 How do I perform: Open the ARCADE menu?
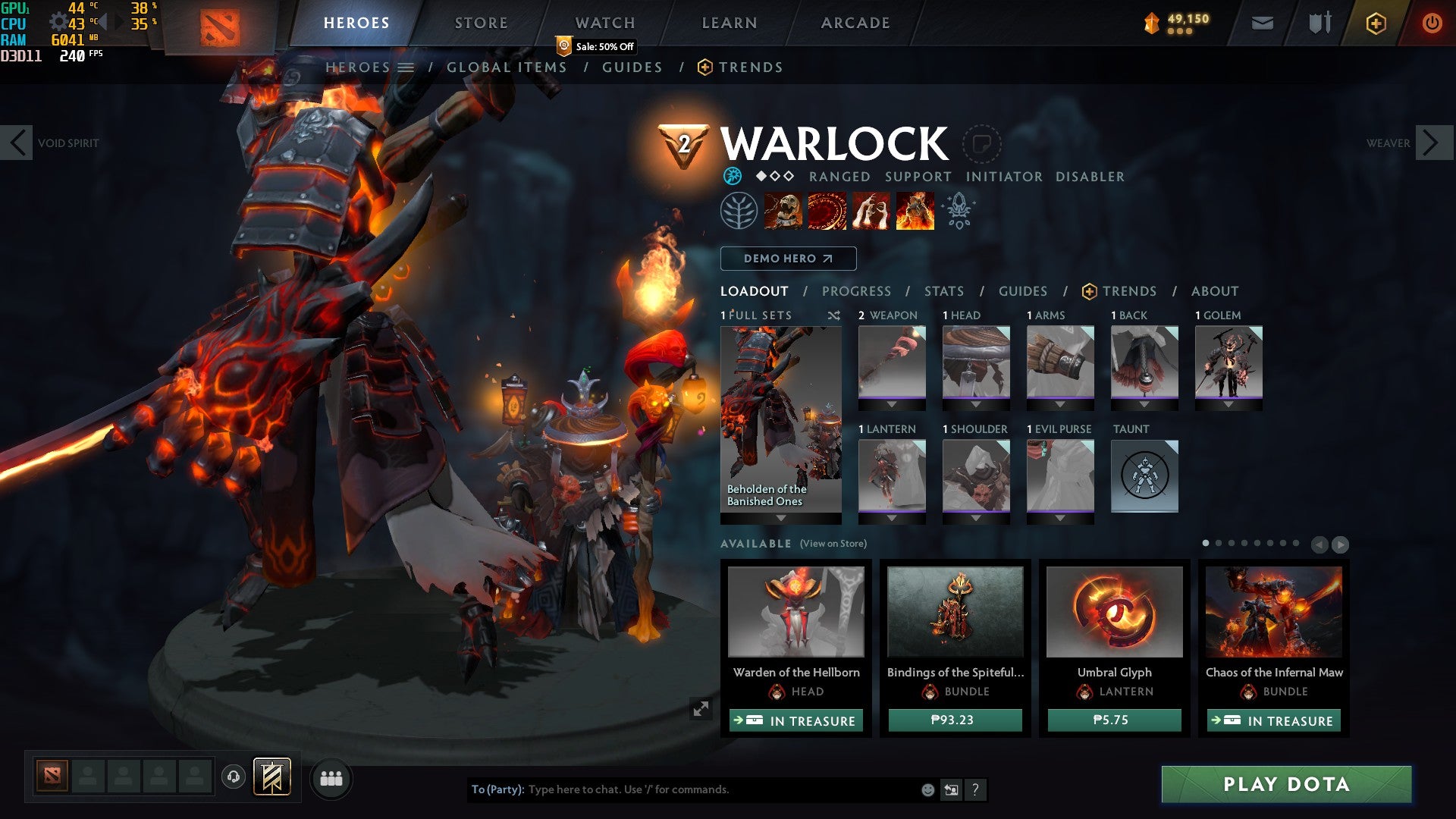pyautogui.click(x=855, y=22)
